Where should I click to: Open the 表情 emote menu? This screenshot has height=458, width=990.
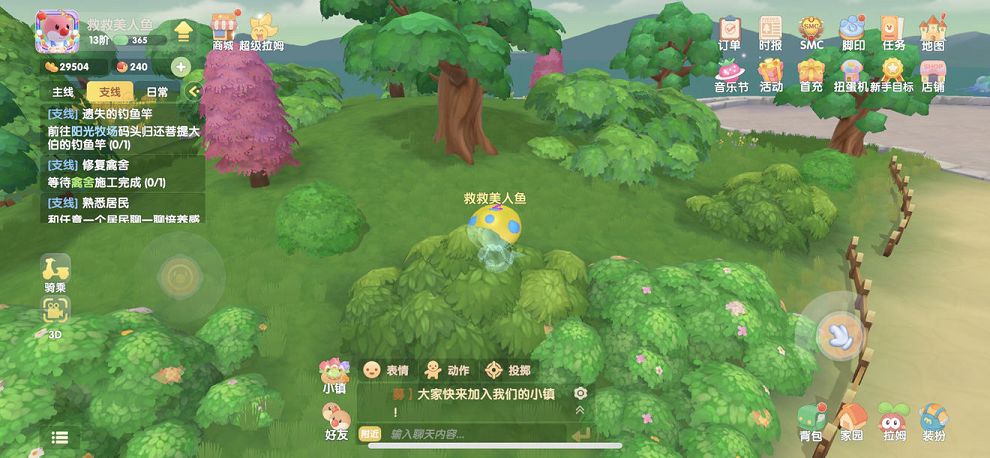386,369
